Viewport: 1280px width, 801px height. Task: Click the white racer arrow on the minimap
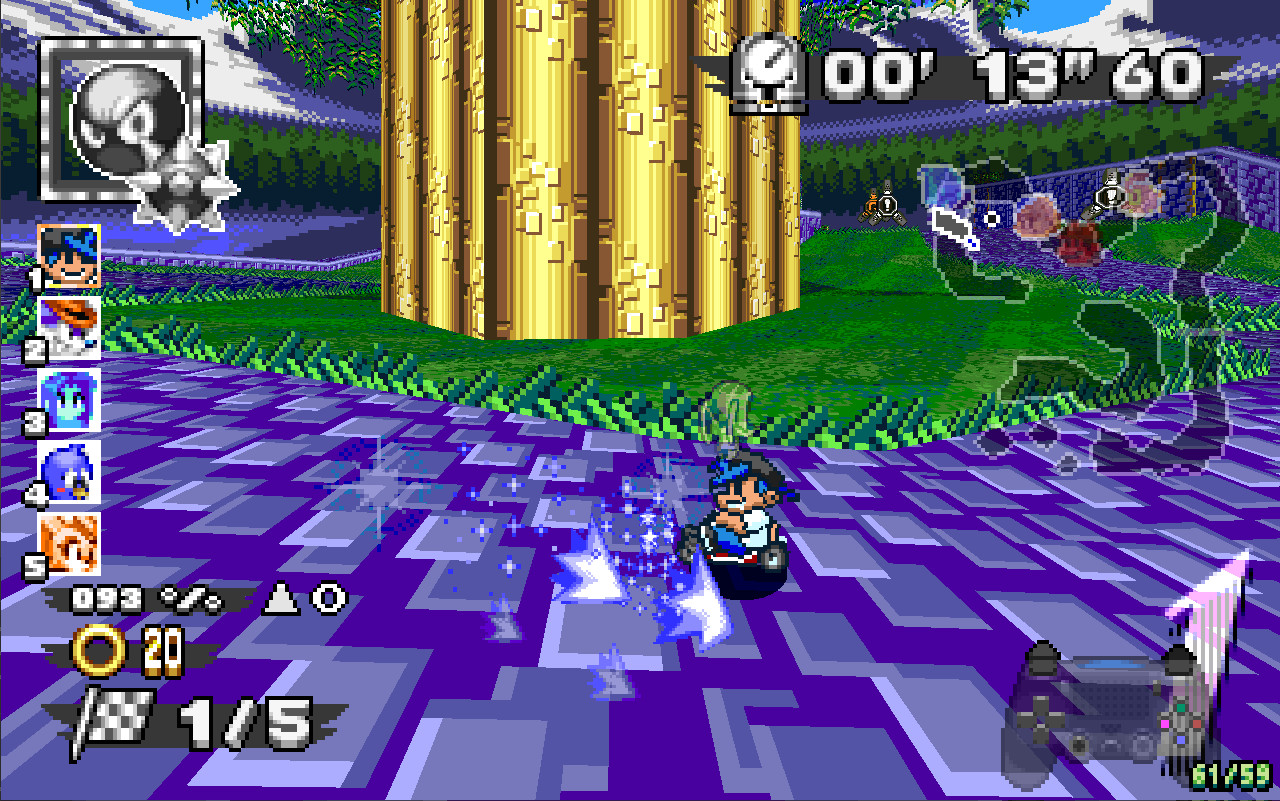pyautogui.click(x=952, y=228)
